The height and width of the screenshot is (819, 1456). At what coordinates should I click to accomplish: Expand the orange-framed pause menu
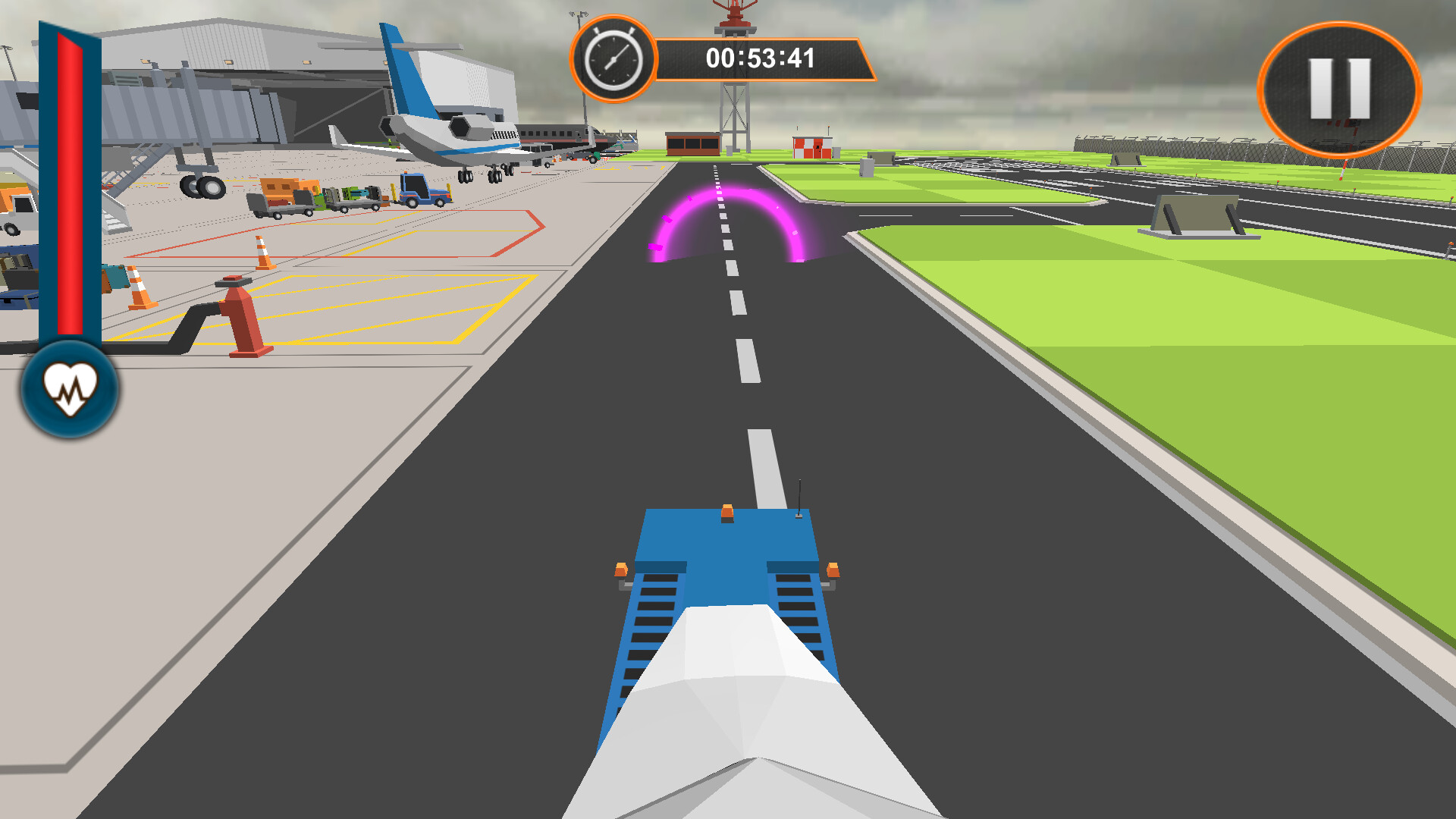coord(1339,87)
